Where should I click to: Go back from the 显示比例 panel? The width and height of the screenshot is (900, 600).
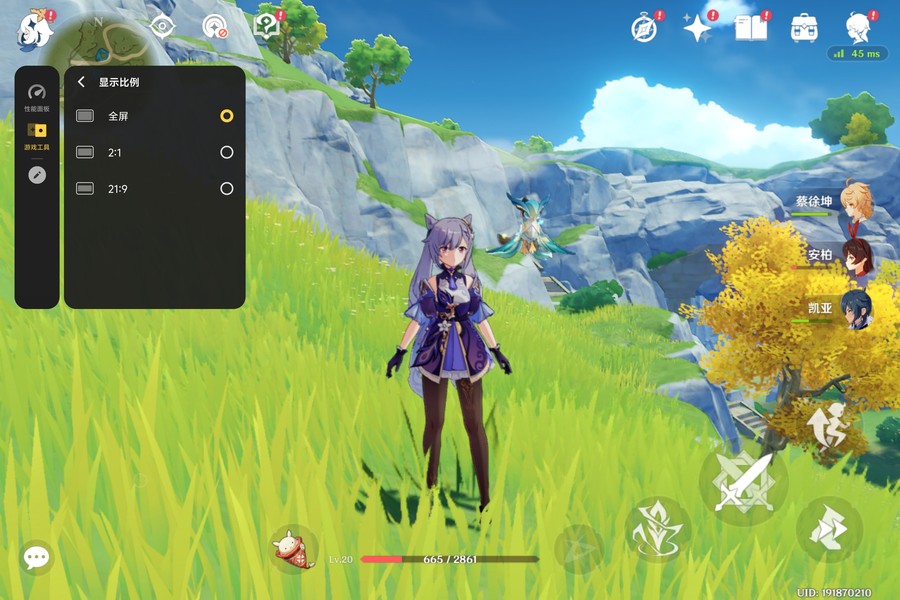click(x=81, y=83)
